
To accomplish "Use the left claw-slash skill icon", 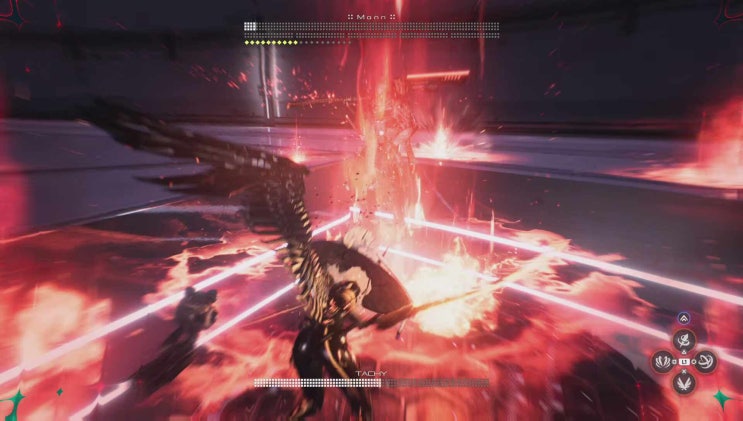I will click(x=664, y=360).
